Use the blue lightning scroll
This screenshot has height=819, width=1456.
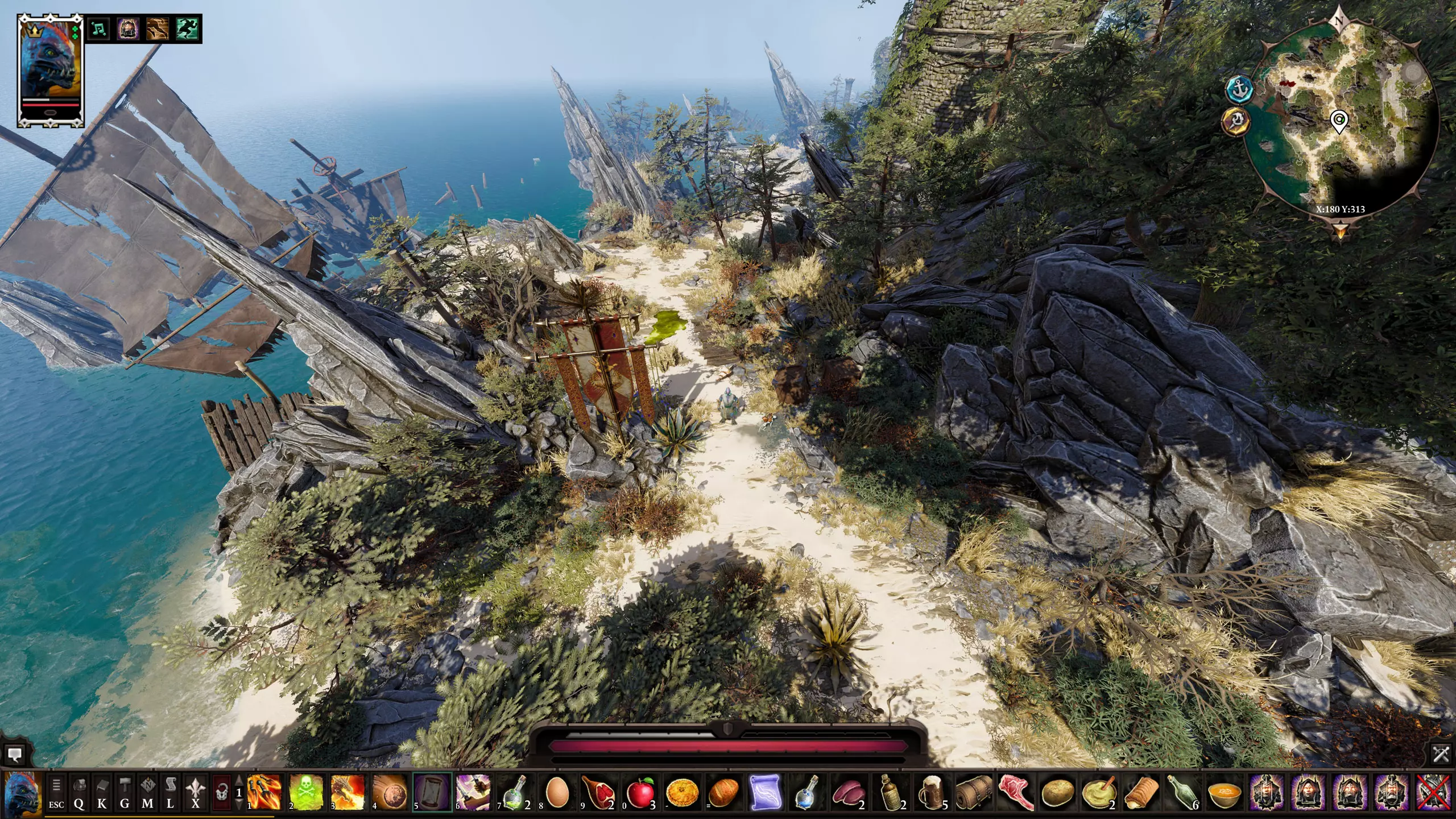pyautogui.click(x=764, y=792)
